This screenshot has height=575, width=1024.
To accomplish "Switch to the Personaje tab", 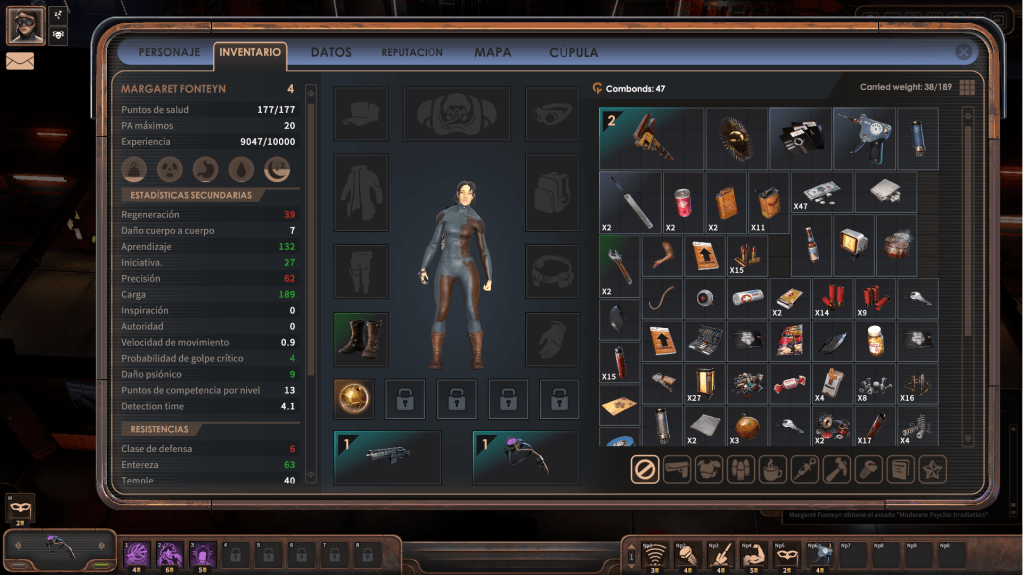I will pos(169,52).
